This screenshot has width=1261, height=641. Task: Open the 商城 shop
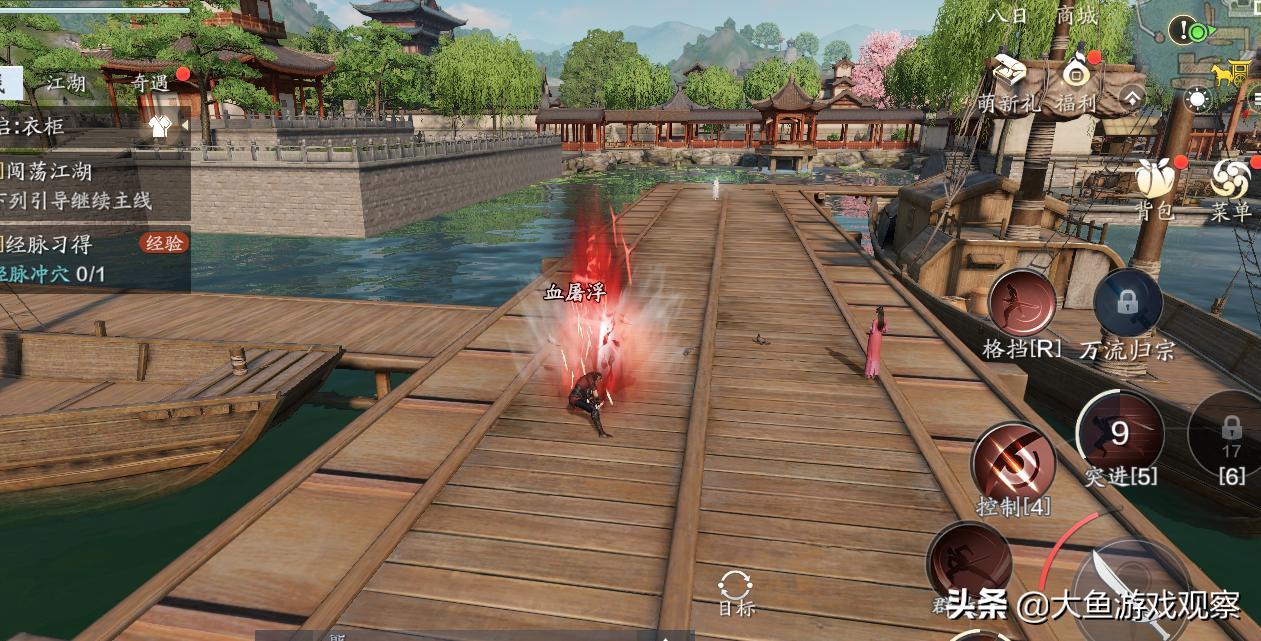tap(1076, 16)
